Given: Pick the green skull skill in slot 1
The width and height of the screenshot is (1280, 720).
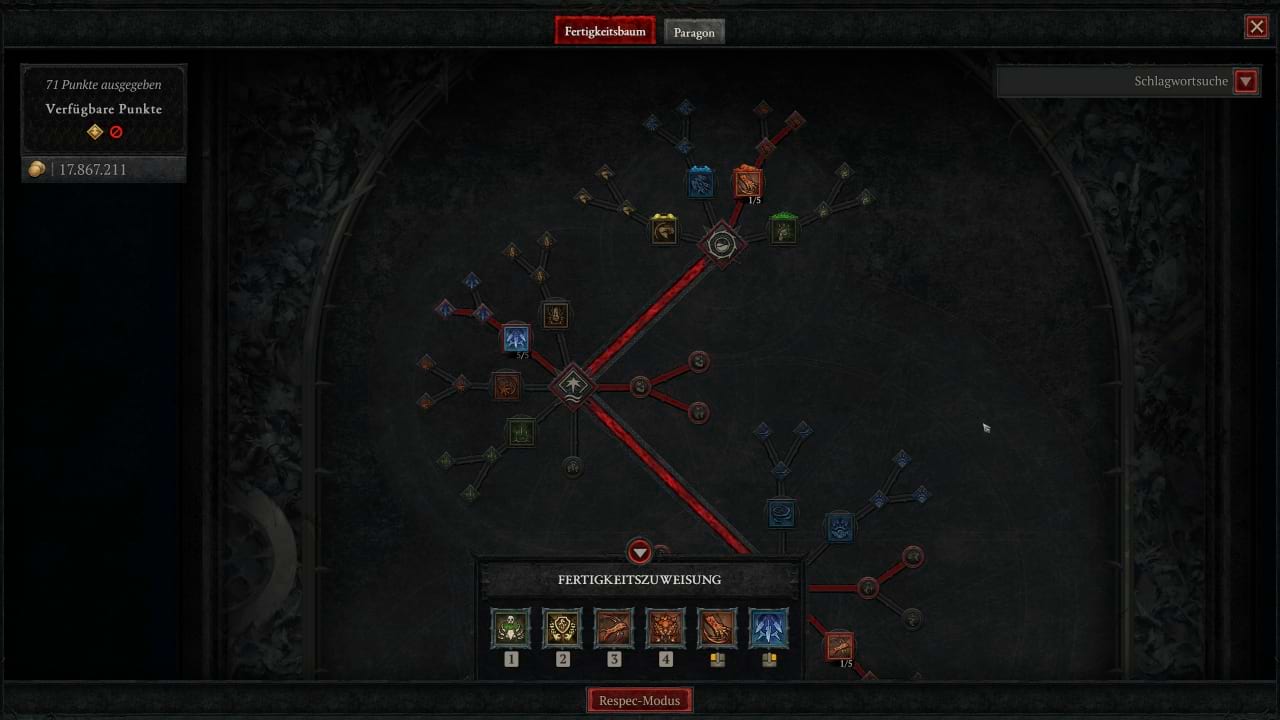Looking at the screenshot, I should (x=511, y=629).
